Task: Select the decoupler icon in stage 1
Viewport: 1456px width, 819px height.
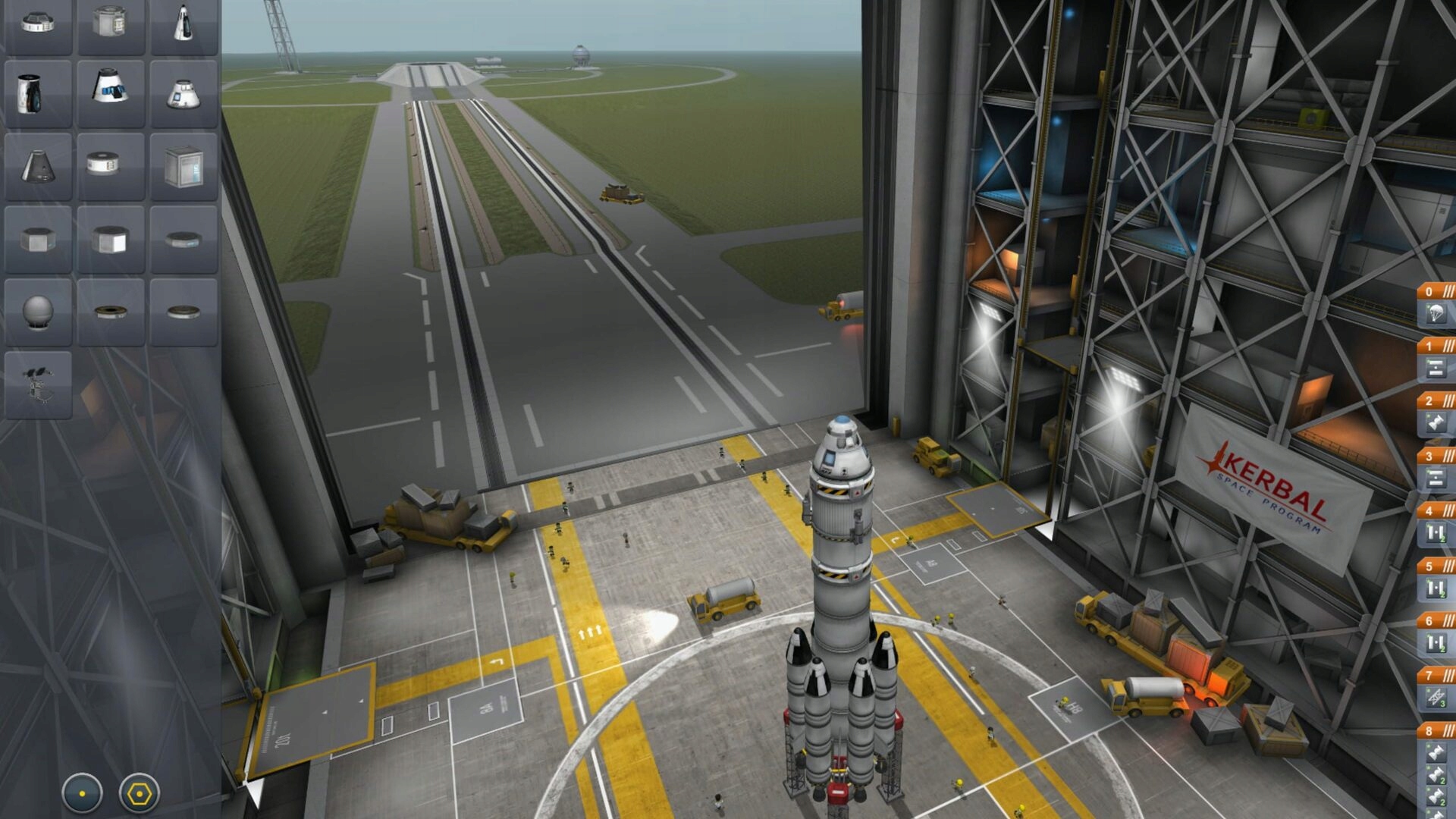Action: coord(1436,369)
